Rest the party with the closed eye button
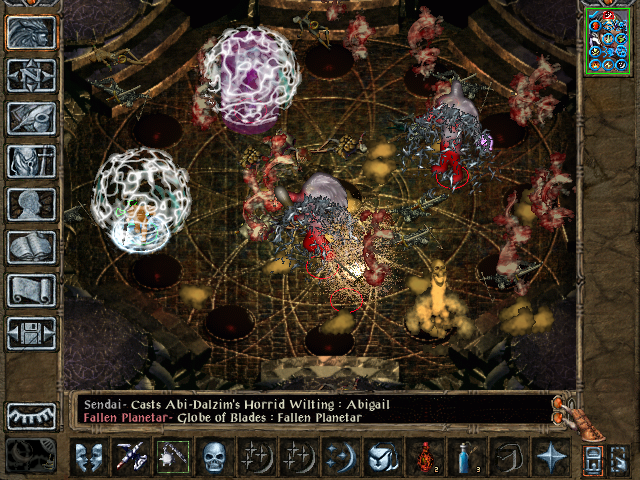The image size is (640, 480). 31,416
